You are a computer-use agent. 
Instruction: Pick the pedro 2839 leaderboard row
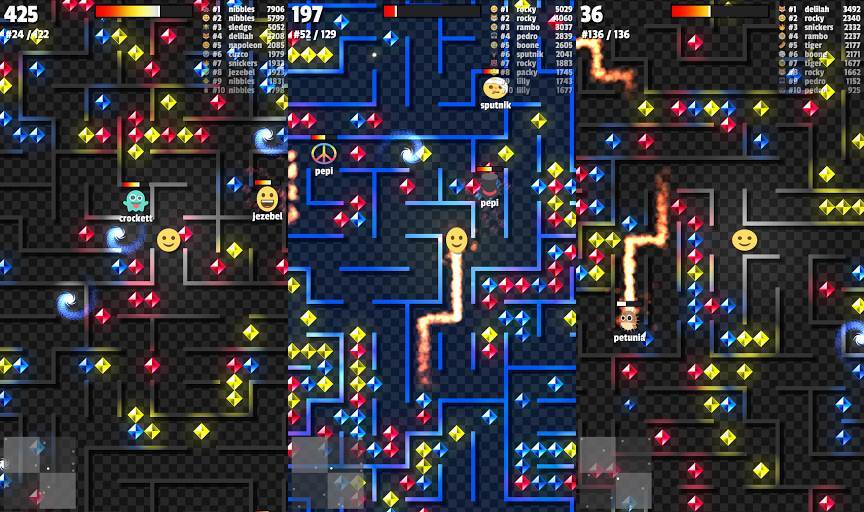pyautogui.click(x=531, y=36)
